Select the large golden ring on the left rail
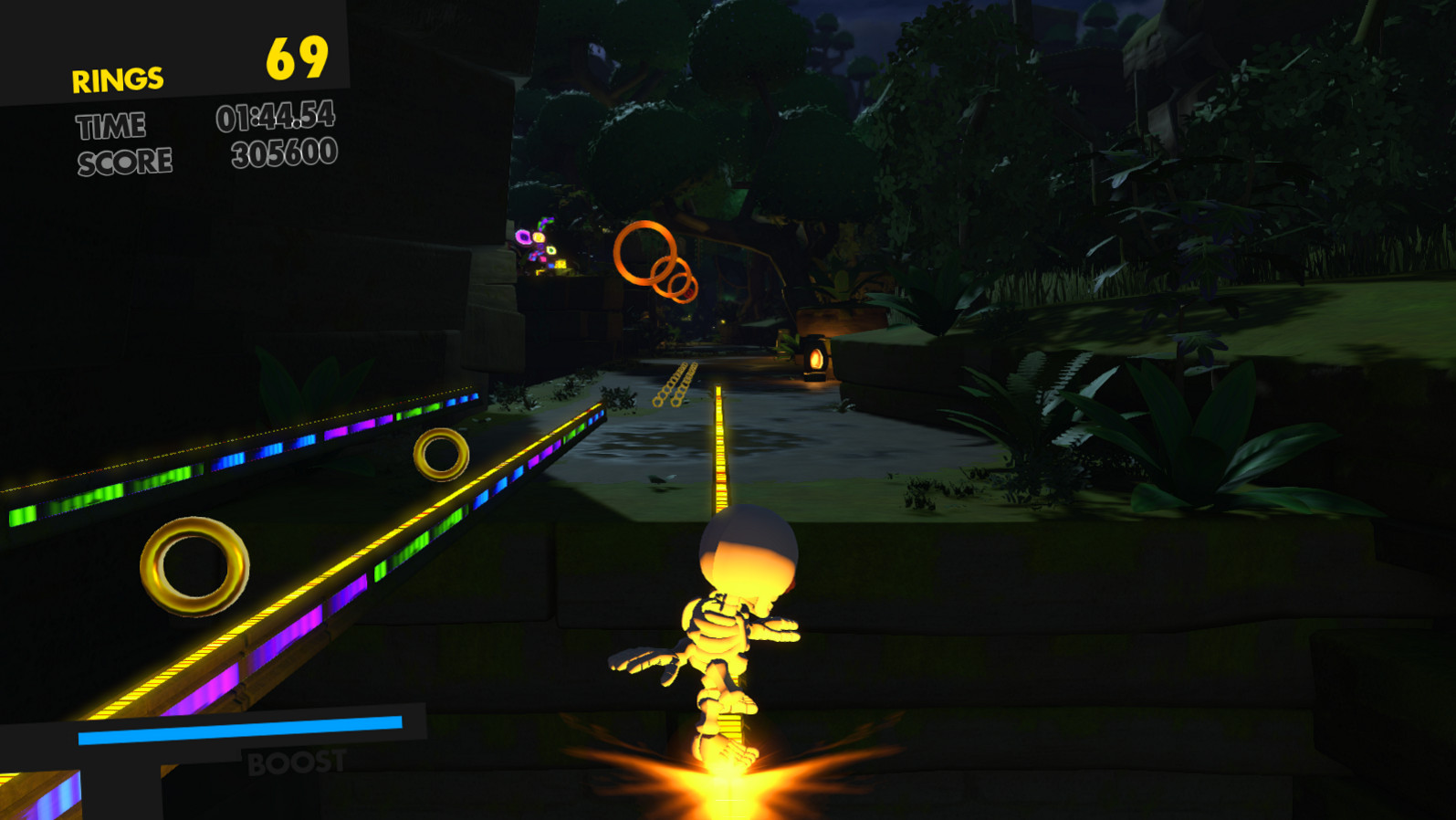1456x820 pixels. pos(192,566)
